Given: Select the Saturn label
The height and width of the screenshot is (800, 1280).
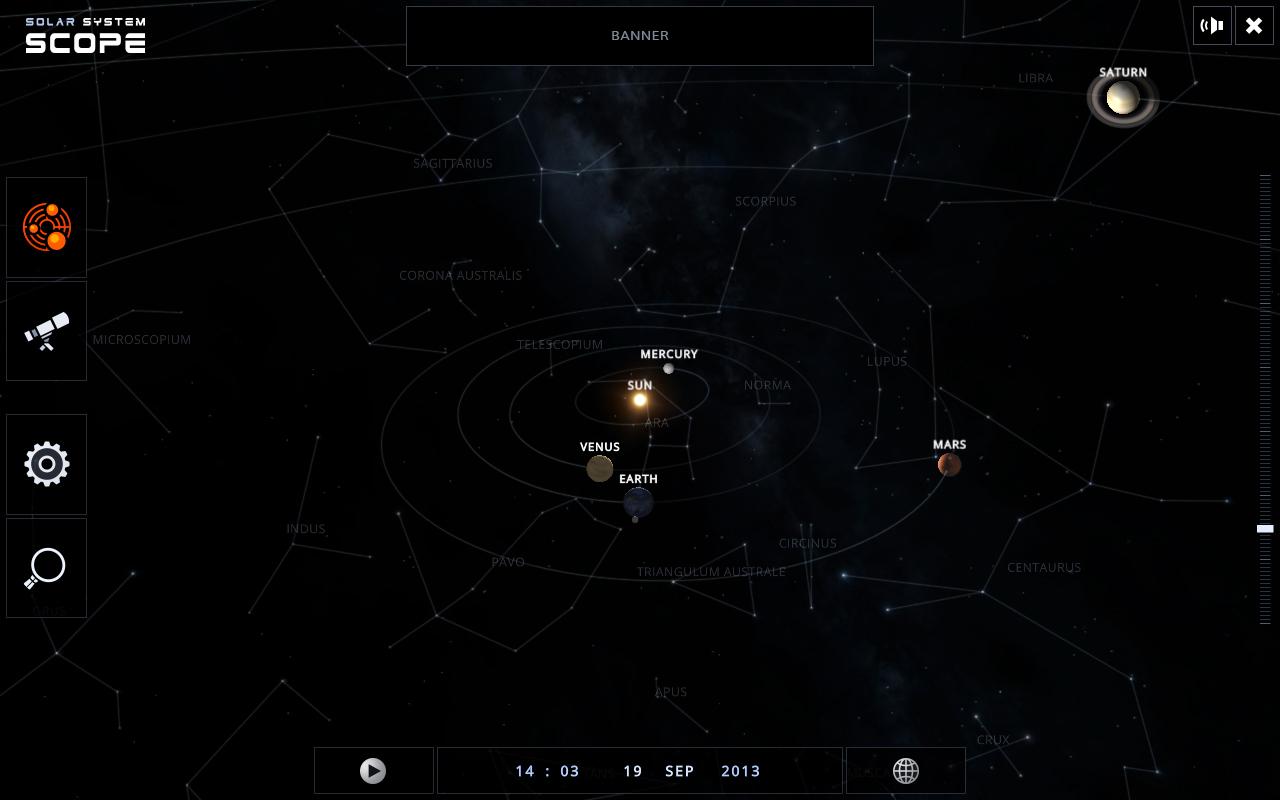Looking at the screenshot, I should tap(1122, 72).
